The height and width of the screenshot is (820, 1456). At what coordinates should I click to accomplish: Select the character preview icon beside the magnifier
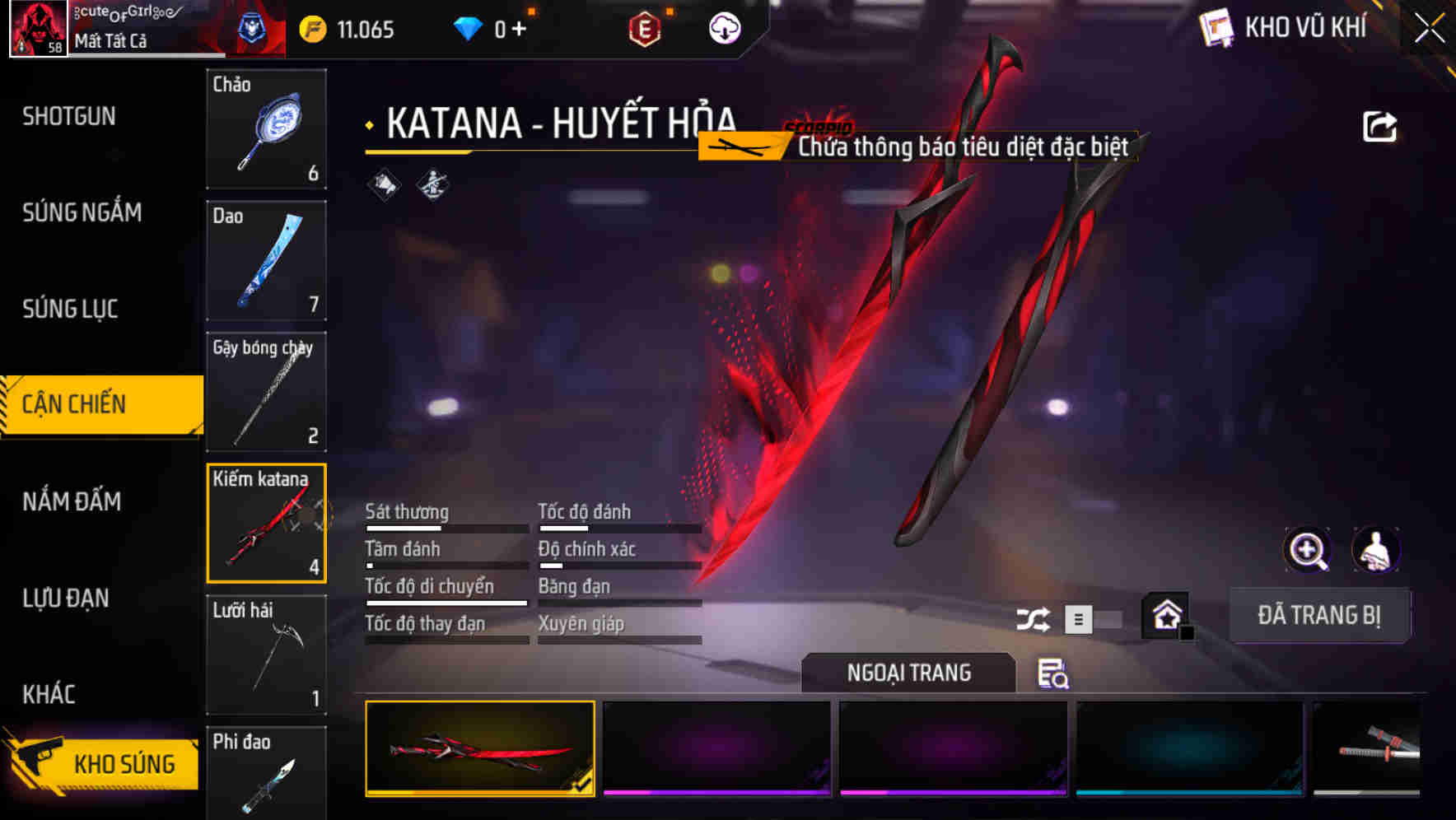click(1376, 550)
